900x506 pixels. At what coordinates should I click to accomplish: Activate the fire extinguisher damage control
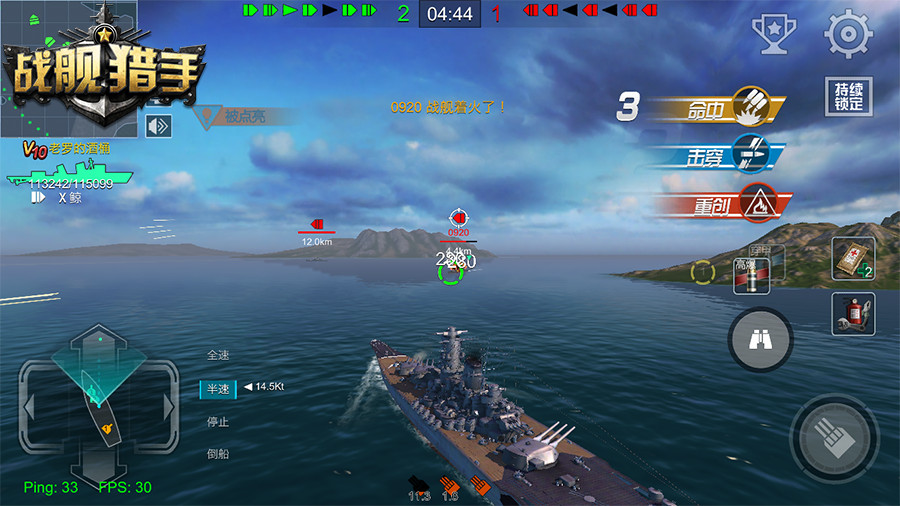coord(852,313)
